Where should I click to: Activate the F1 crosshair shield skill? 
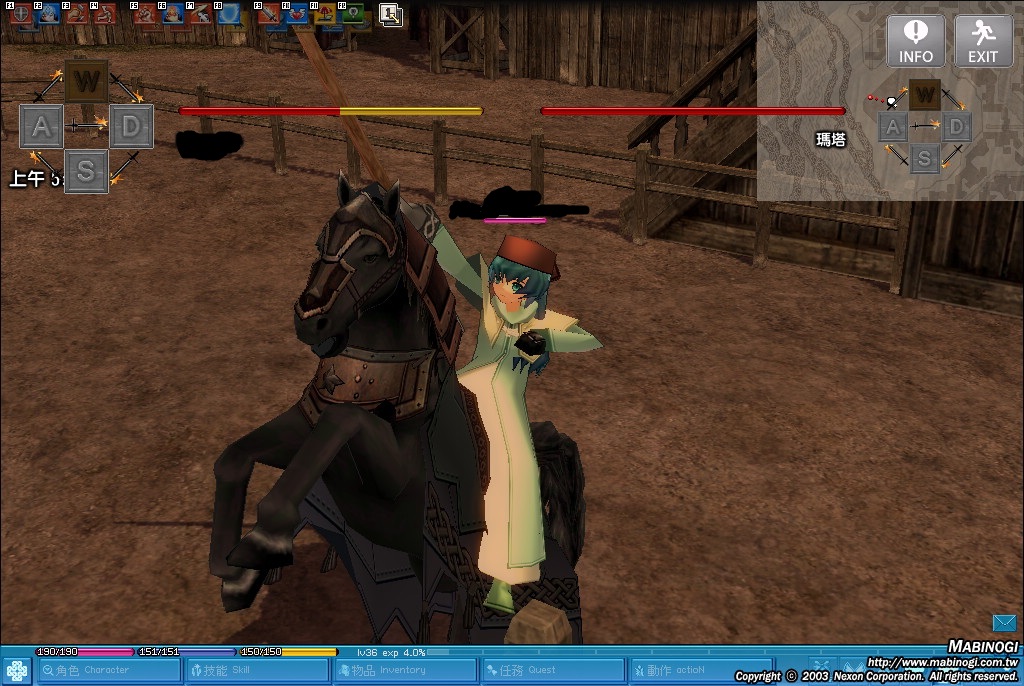pyautogui.click(x=22, y=14)
